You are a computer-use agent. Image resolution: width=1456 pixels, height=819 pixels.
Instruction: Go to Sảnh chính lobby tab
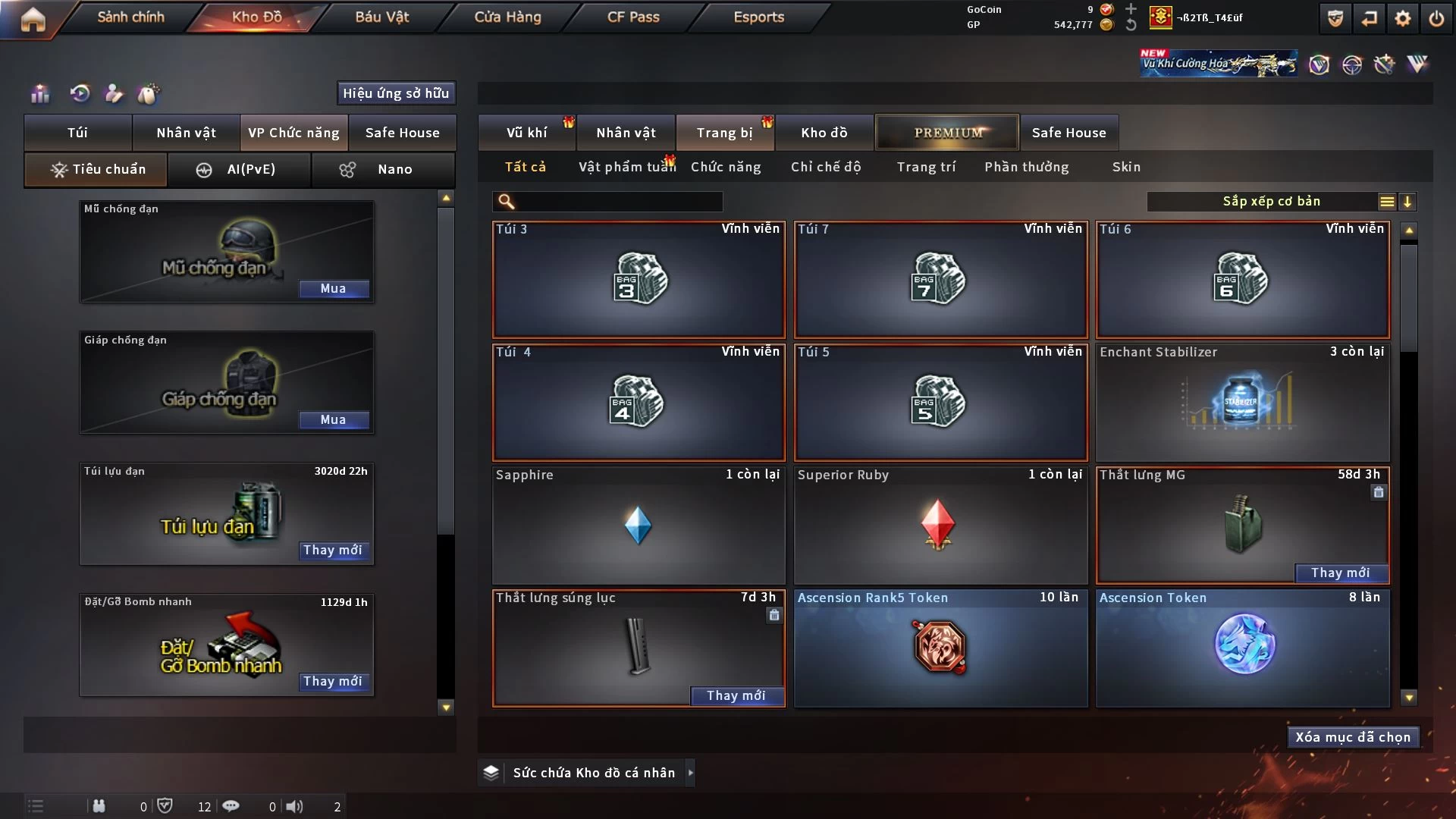point(130,17)
